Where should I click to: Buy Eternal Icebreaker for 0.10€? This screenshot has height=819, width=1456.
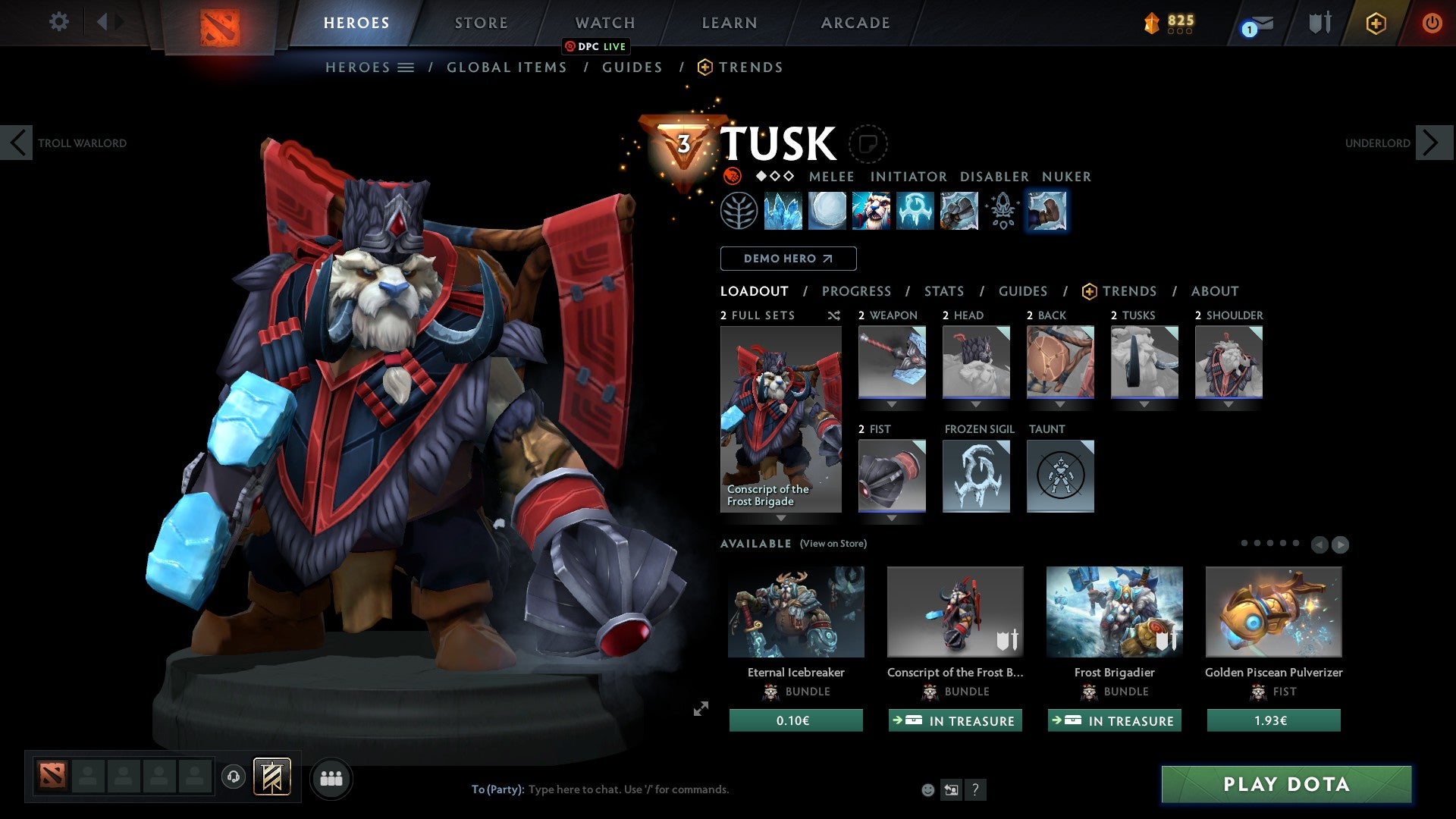click(795, 720)
